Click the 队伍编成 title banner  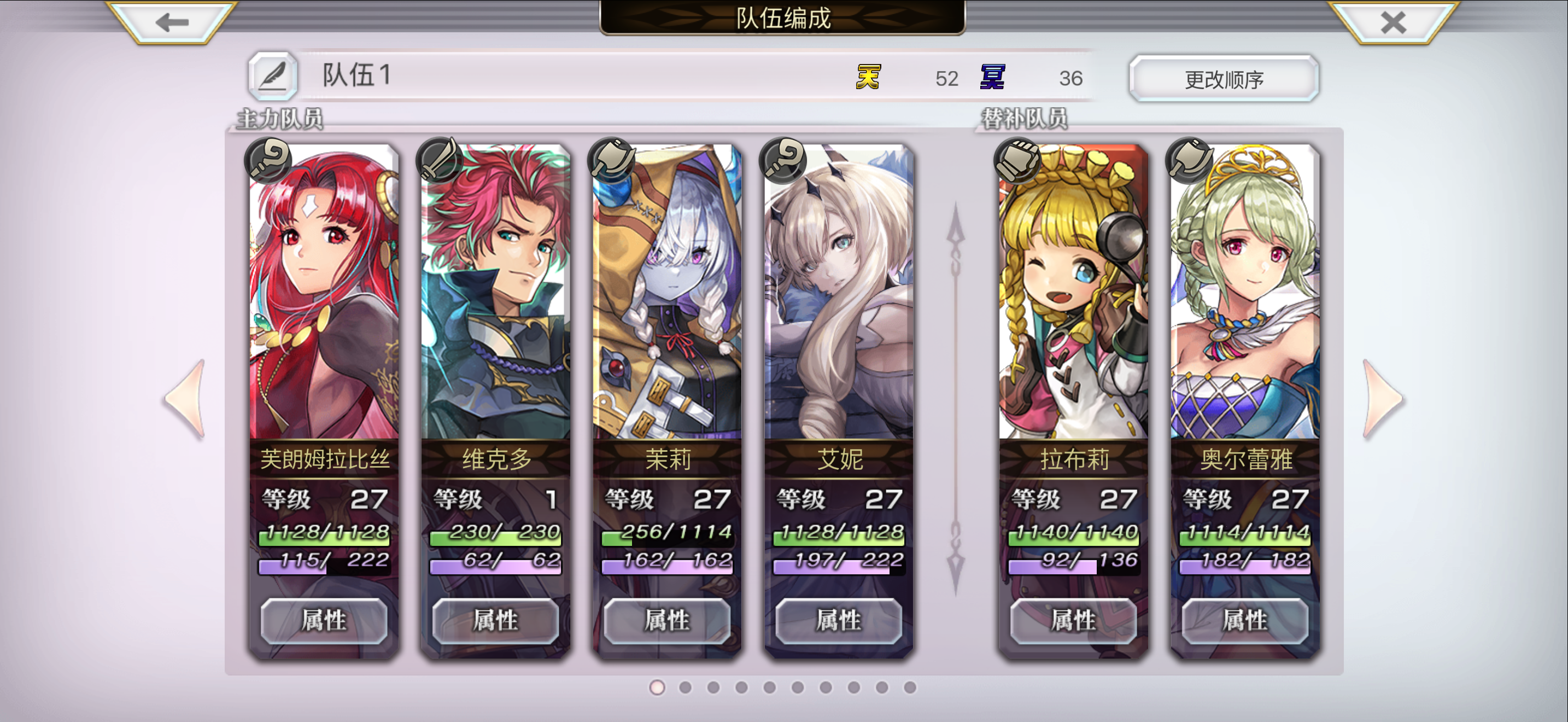pyautogui.click(x=784, y=18)
